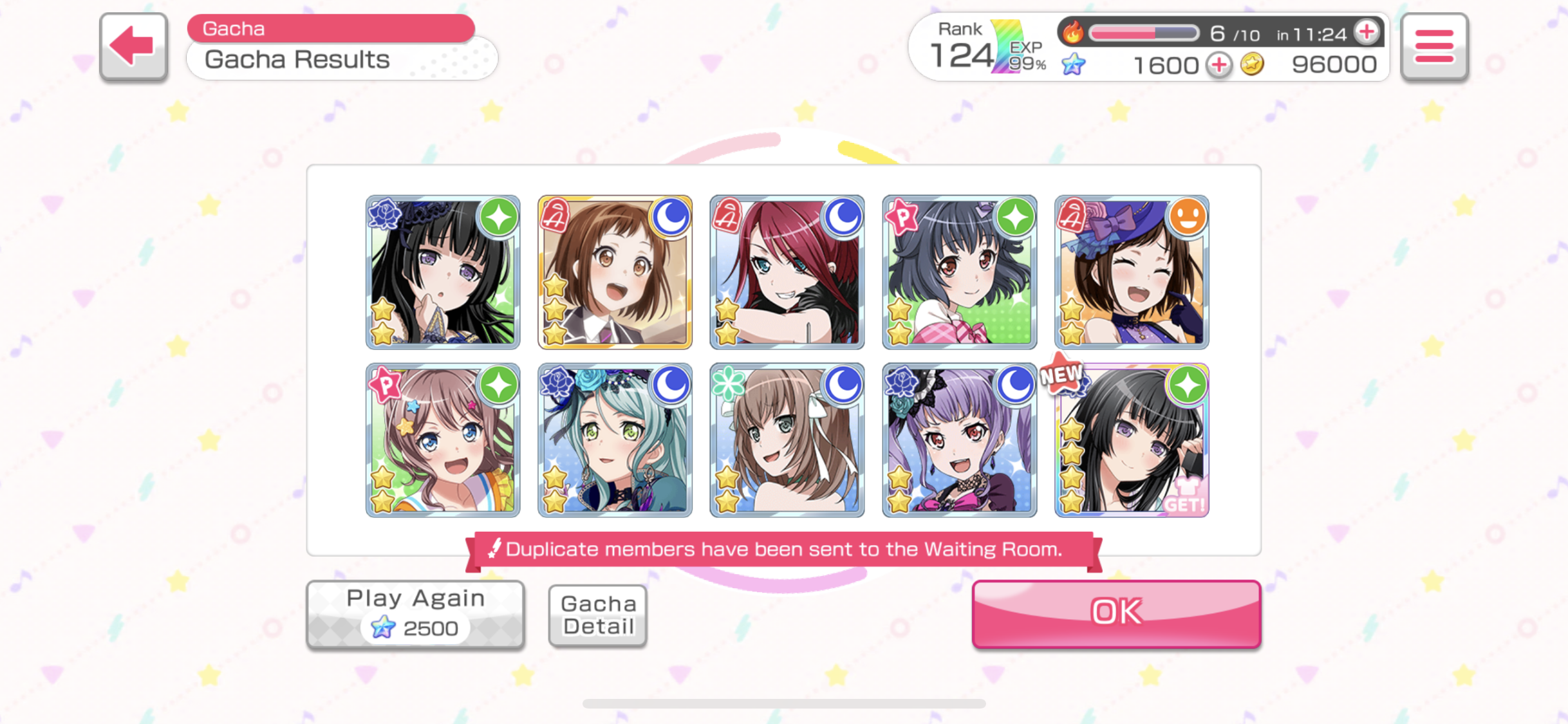
Task: View the card with star hair clips
Action: 443,440
